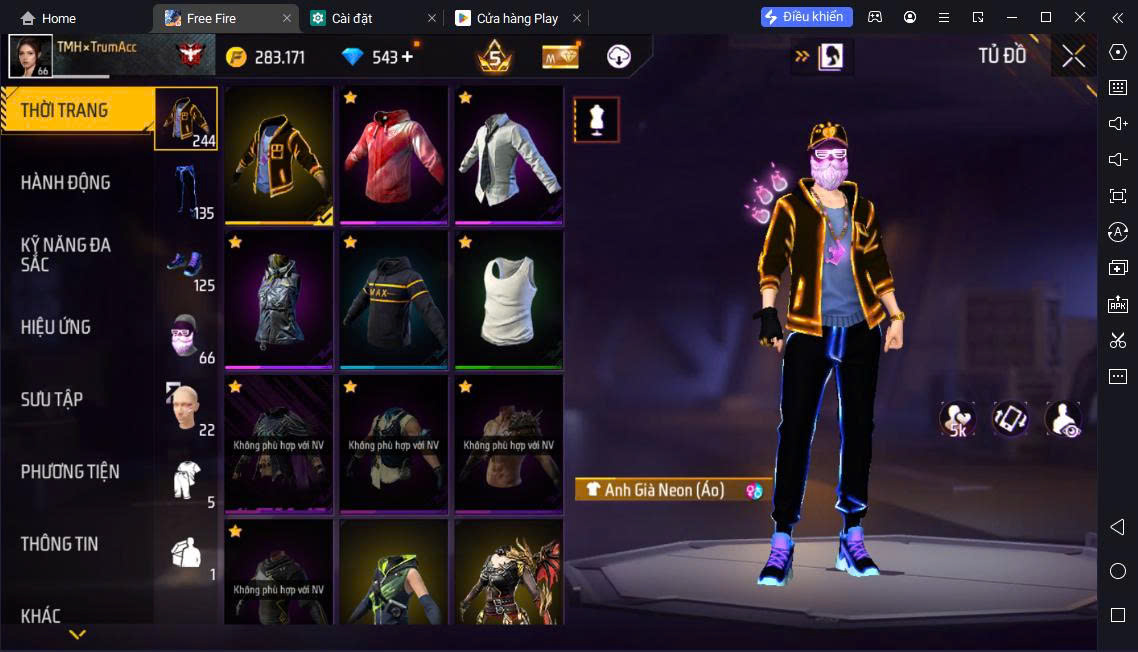Go to the Phương Tiện category

click(70, 471)
